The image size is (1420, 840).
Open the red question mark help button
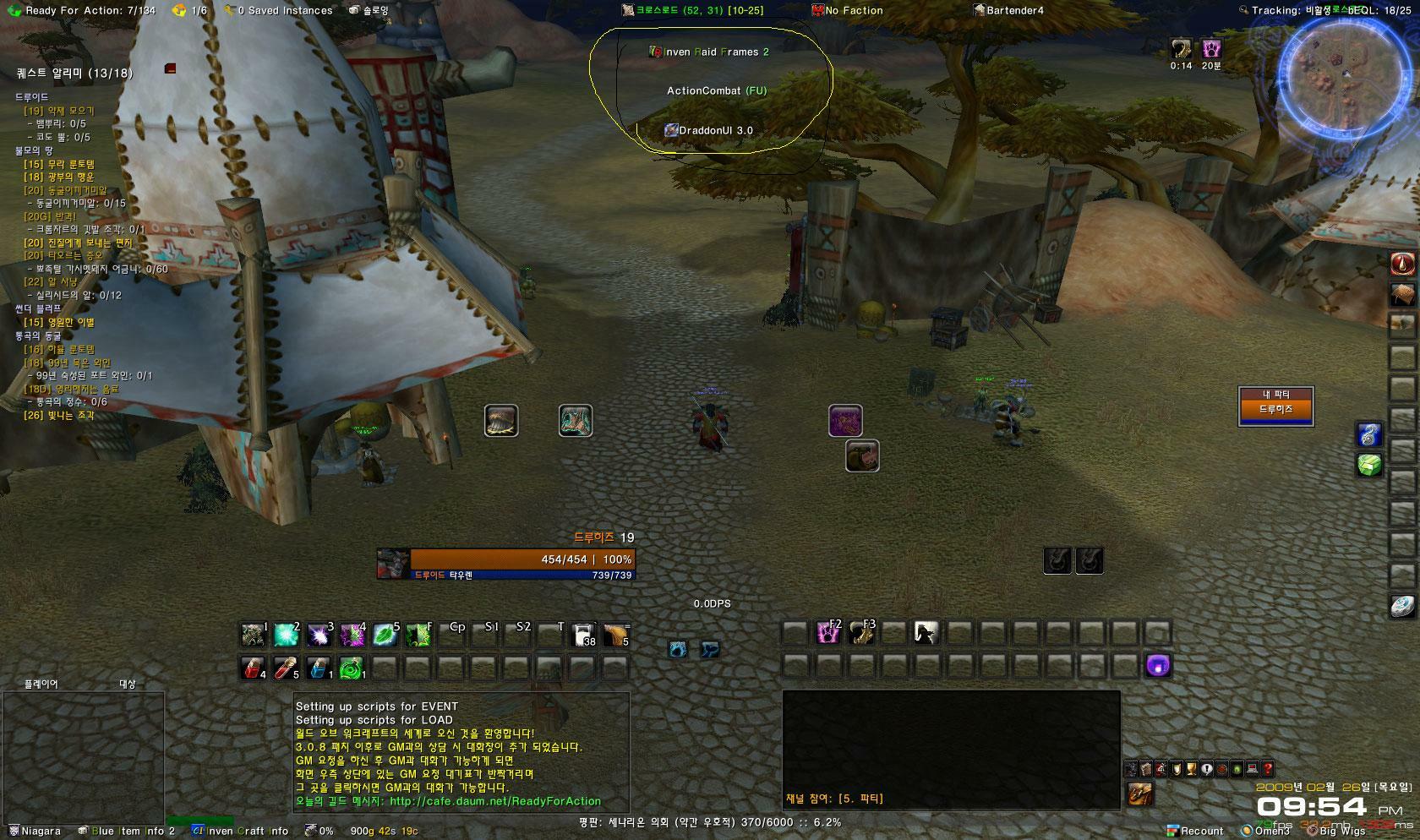coord(1267,769)
